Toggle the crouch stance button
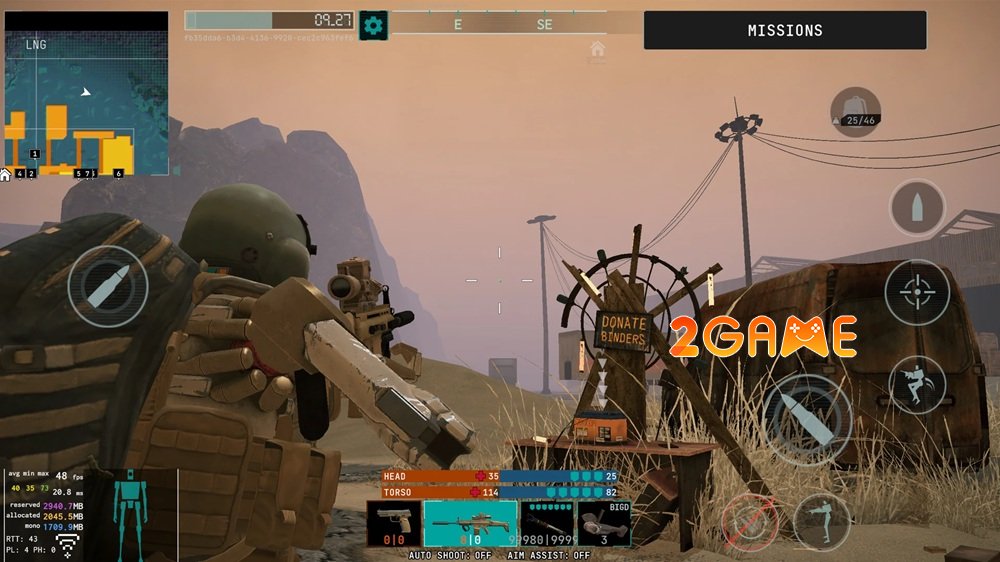 click(x=822, y=521)
